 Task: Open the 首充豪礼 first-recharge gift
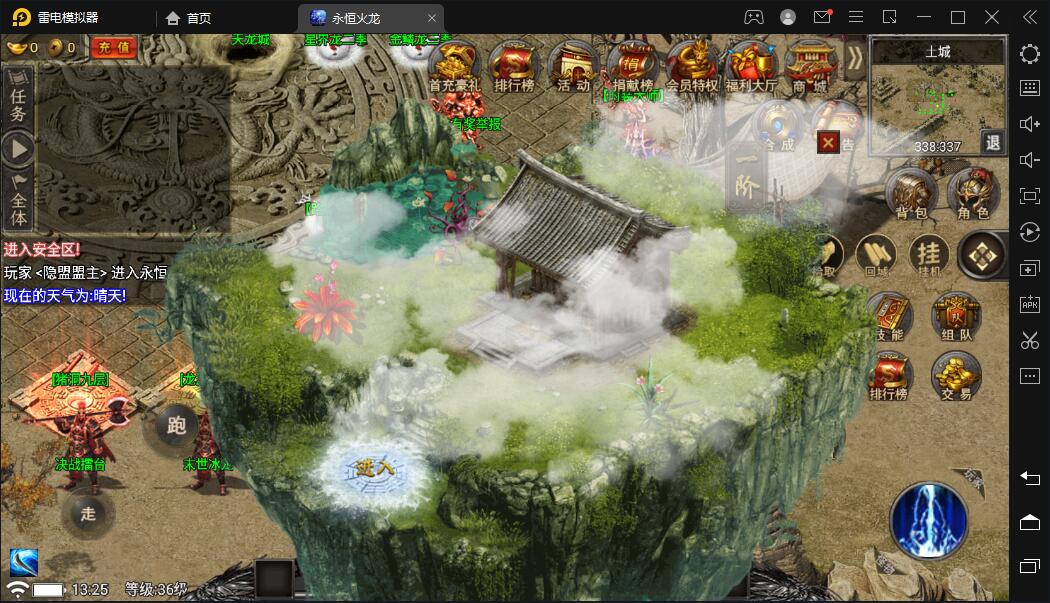[455, 68]
